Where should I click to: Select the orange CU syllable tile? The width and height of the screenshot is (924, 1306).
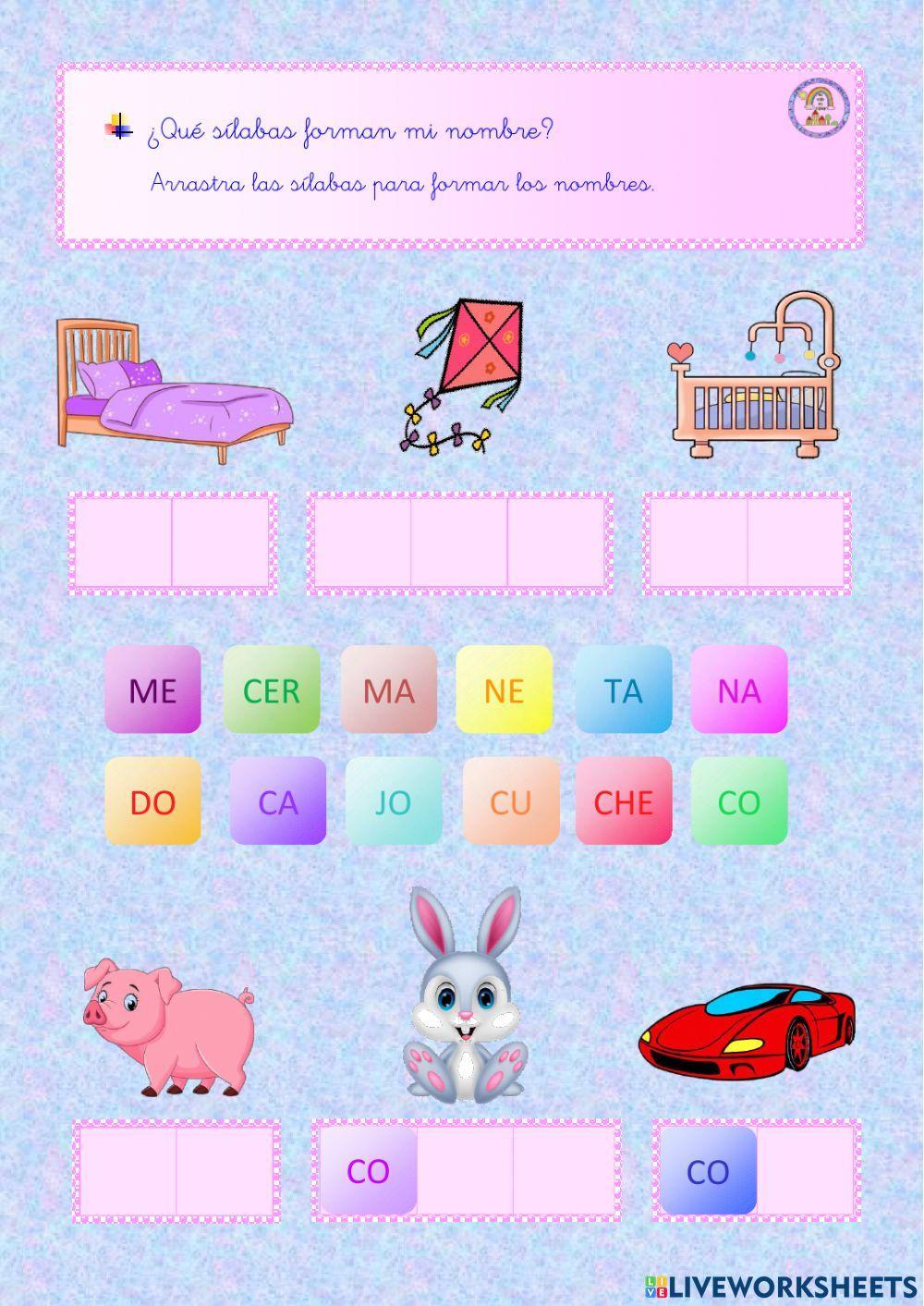coord(511,801)
